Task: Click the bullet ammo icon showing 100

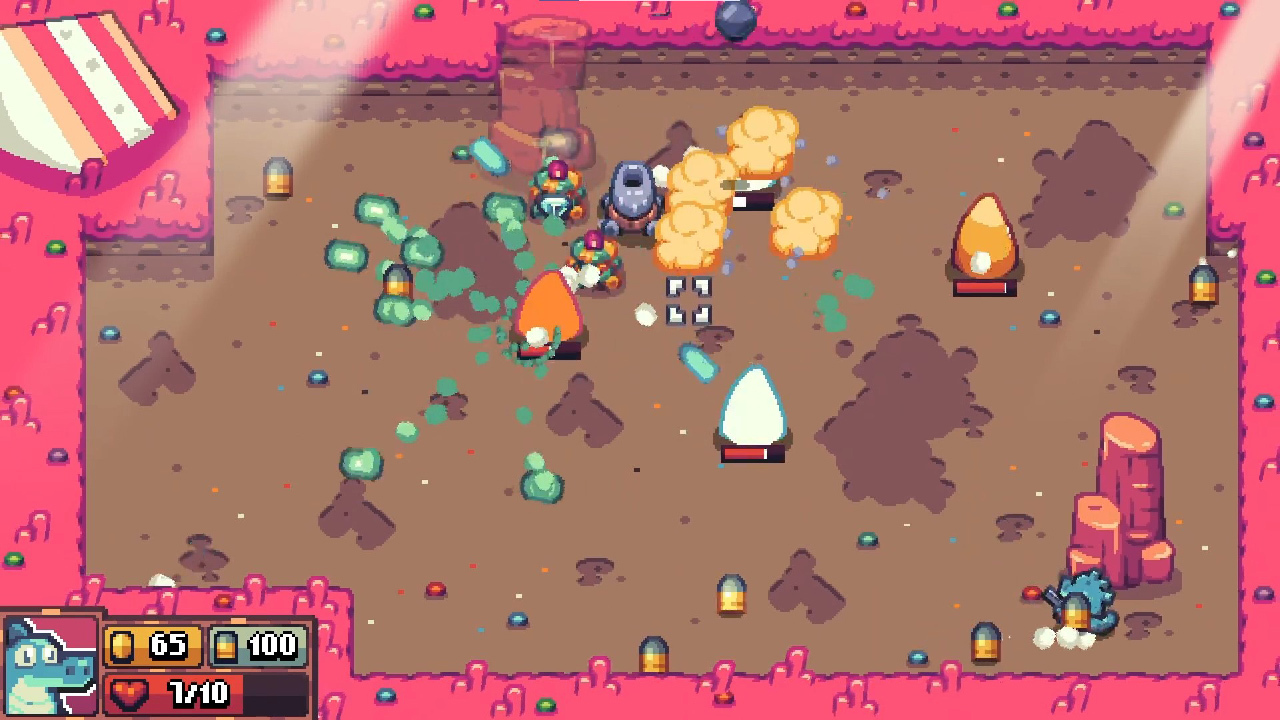Action: click(x=224, y=645)
